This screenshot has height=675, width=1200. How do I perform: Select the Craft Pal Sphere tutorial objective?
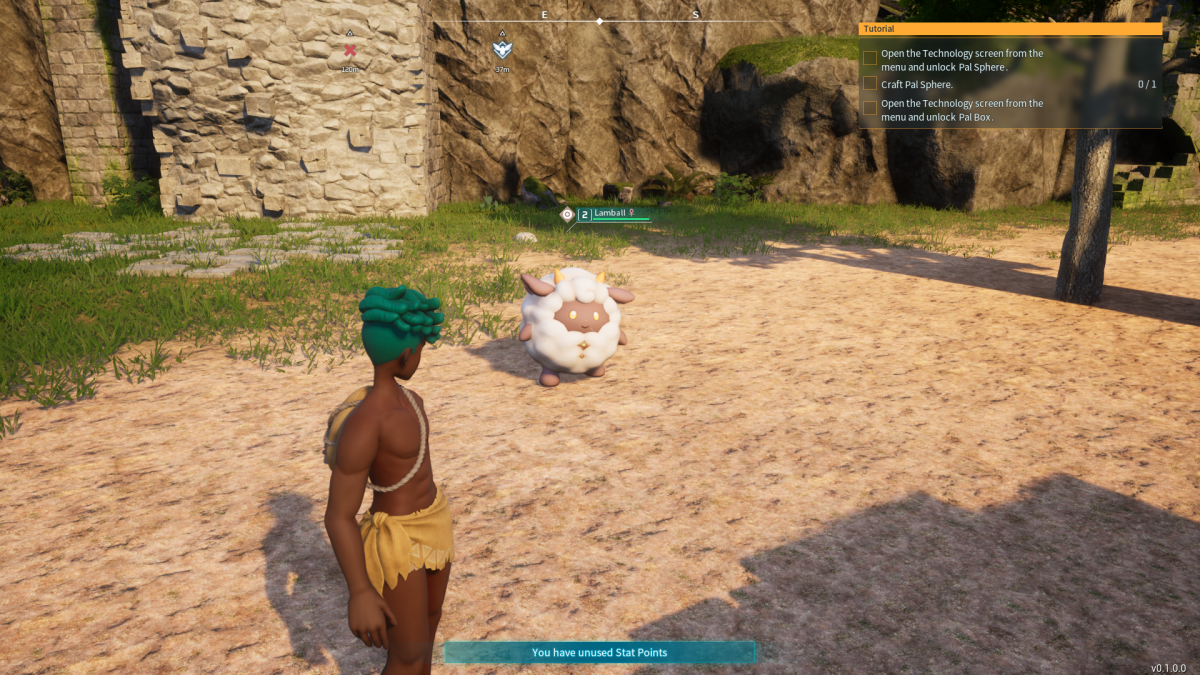tap(917, 84)
